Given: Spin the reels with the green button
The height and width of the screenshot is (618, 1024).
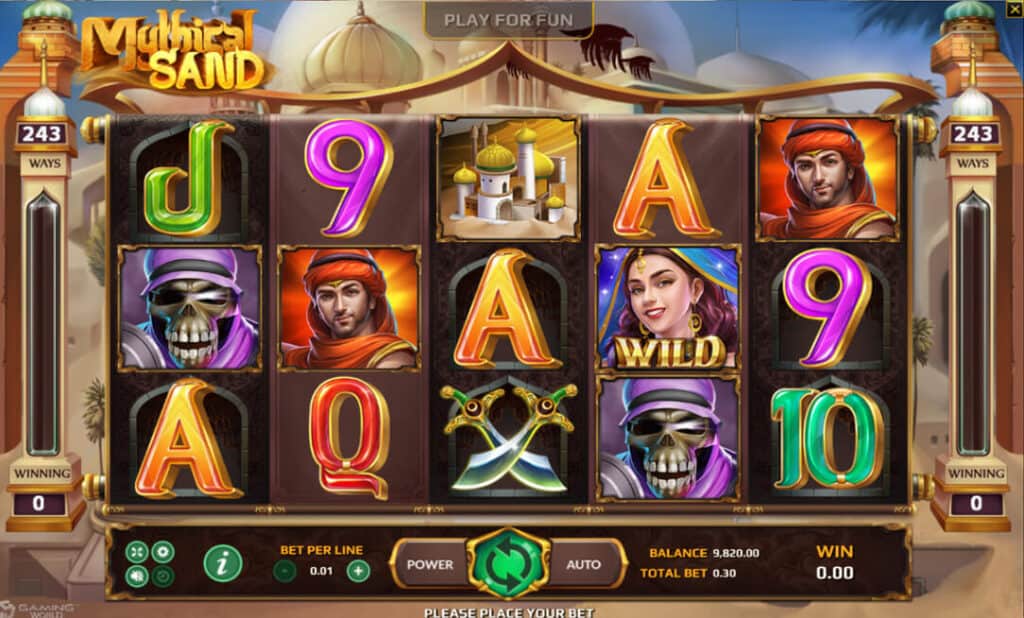Looking at the screenshot, I should (x=509, y=564).
